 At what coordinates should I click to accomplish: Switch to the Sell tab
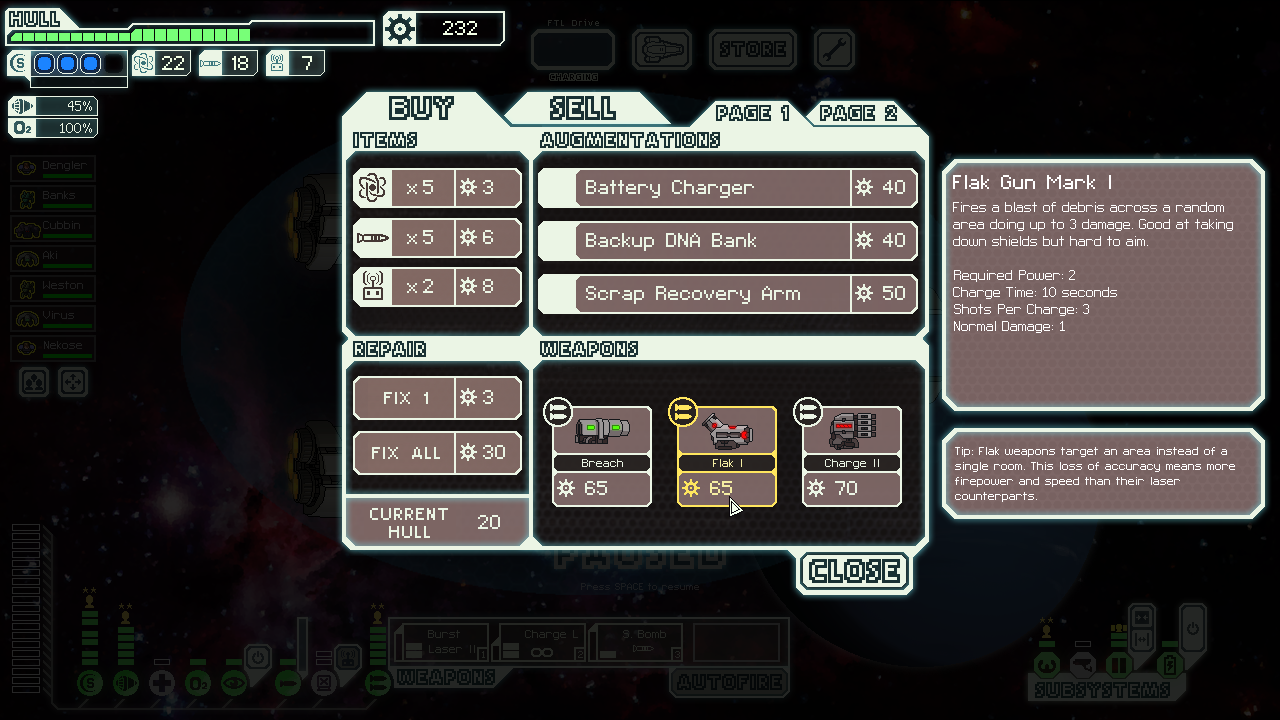point(583,108)
